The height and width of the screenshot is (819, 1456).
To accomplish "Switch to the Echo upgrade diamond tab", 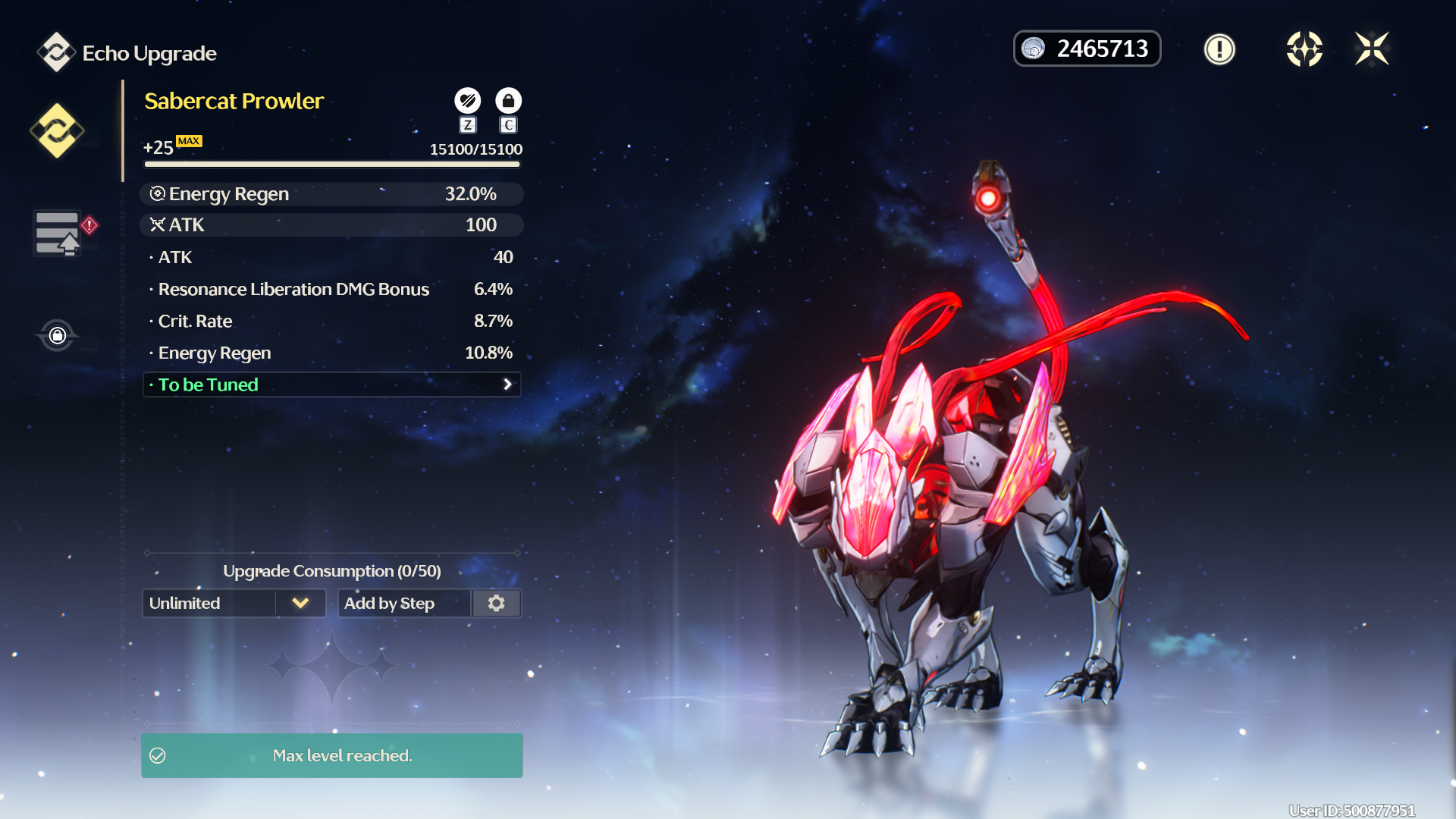I will (x=57, y=130).
